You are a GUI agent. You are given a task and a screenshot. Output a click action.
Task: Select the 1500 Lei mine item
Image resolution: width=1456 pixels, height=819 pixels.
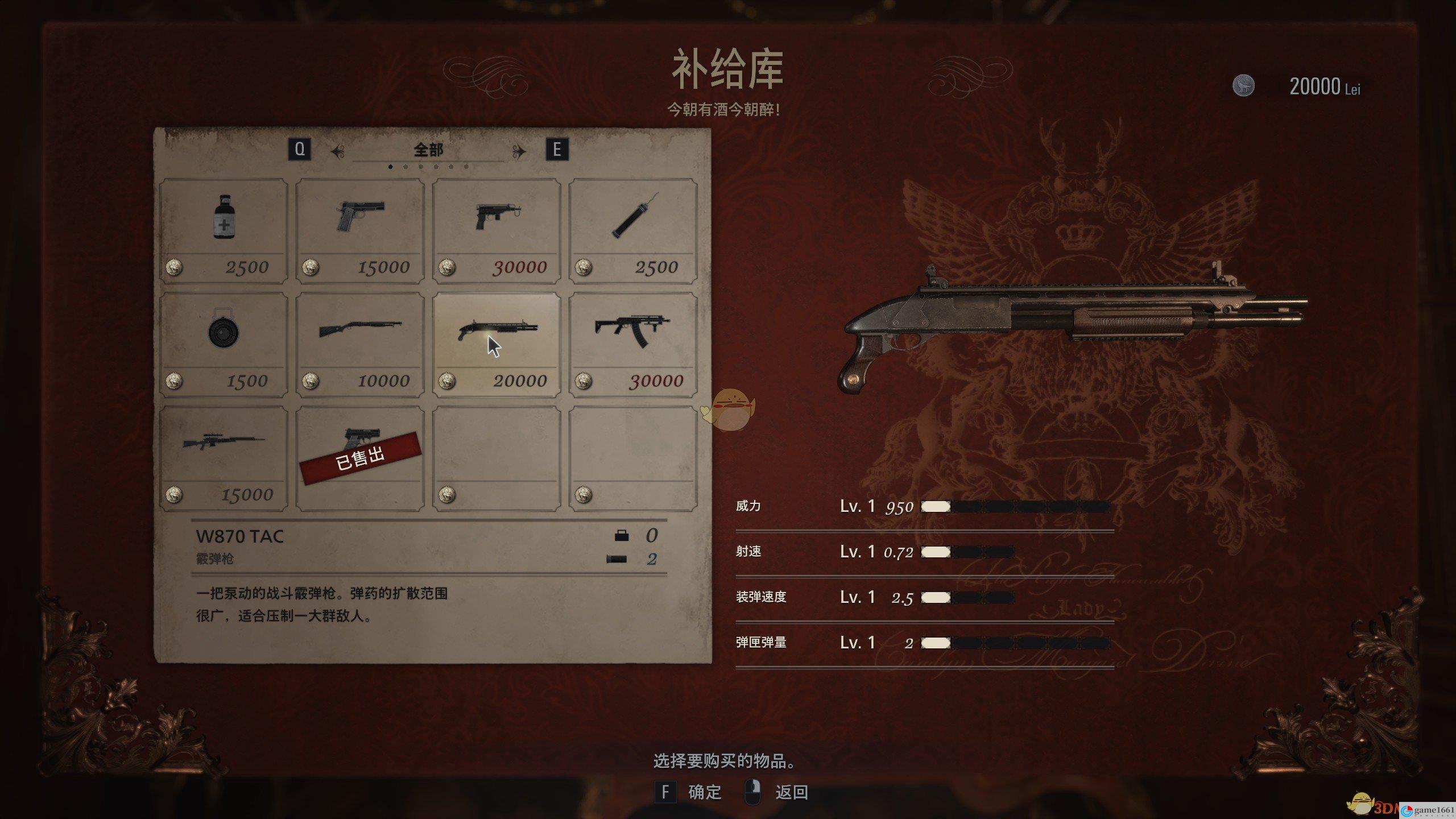(224, 344)
